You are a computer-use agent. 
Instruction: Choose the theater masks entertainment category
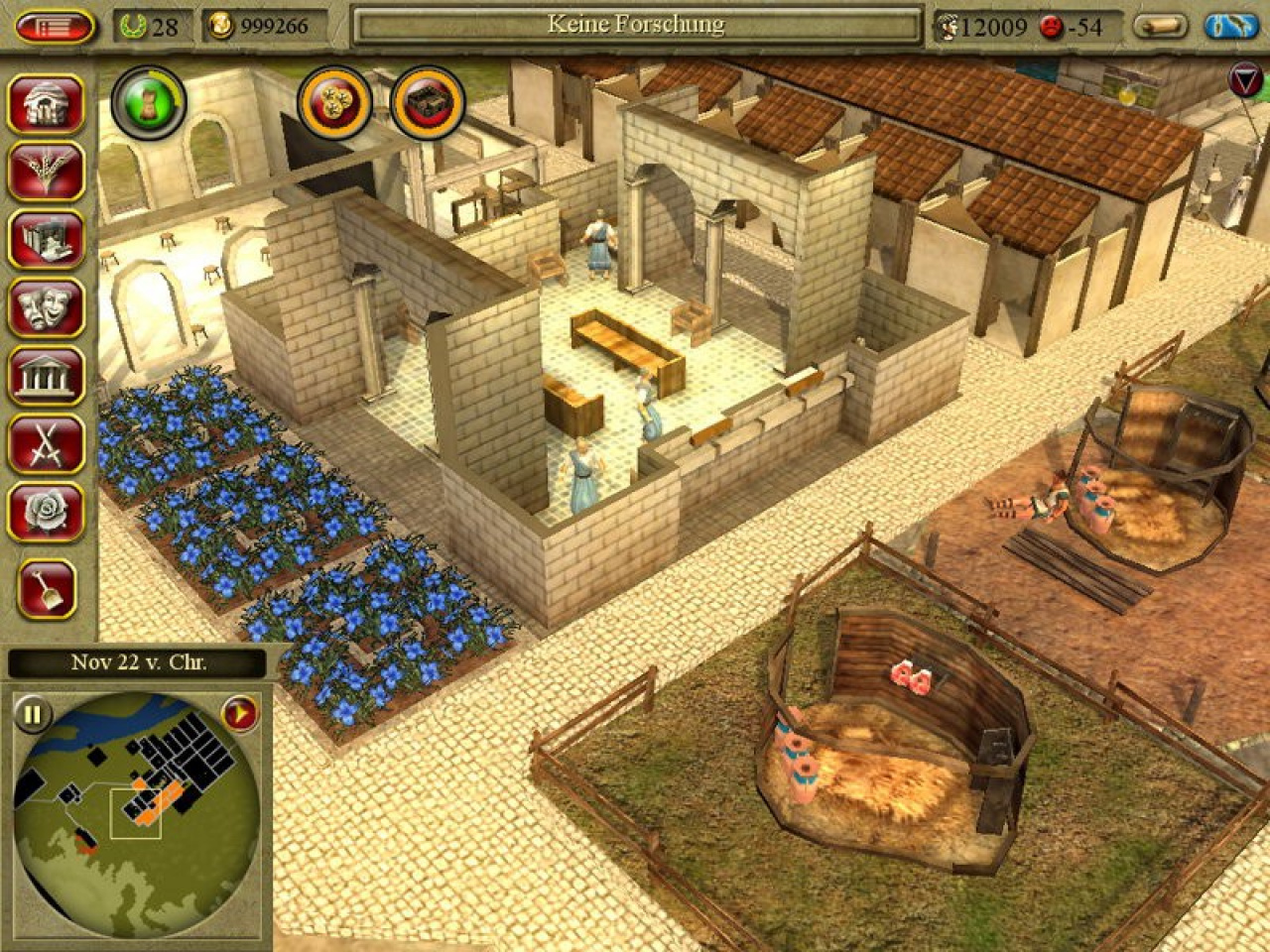click(46, 308)
